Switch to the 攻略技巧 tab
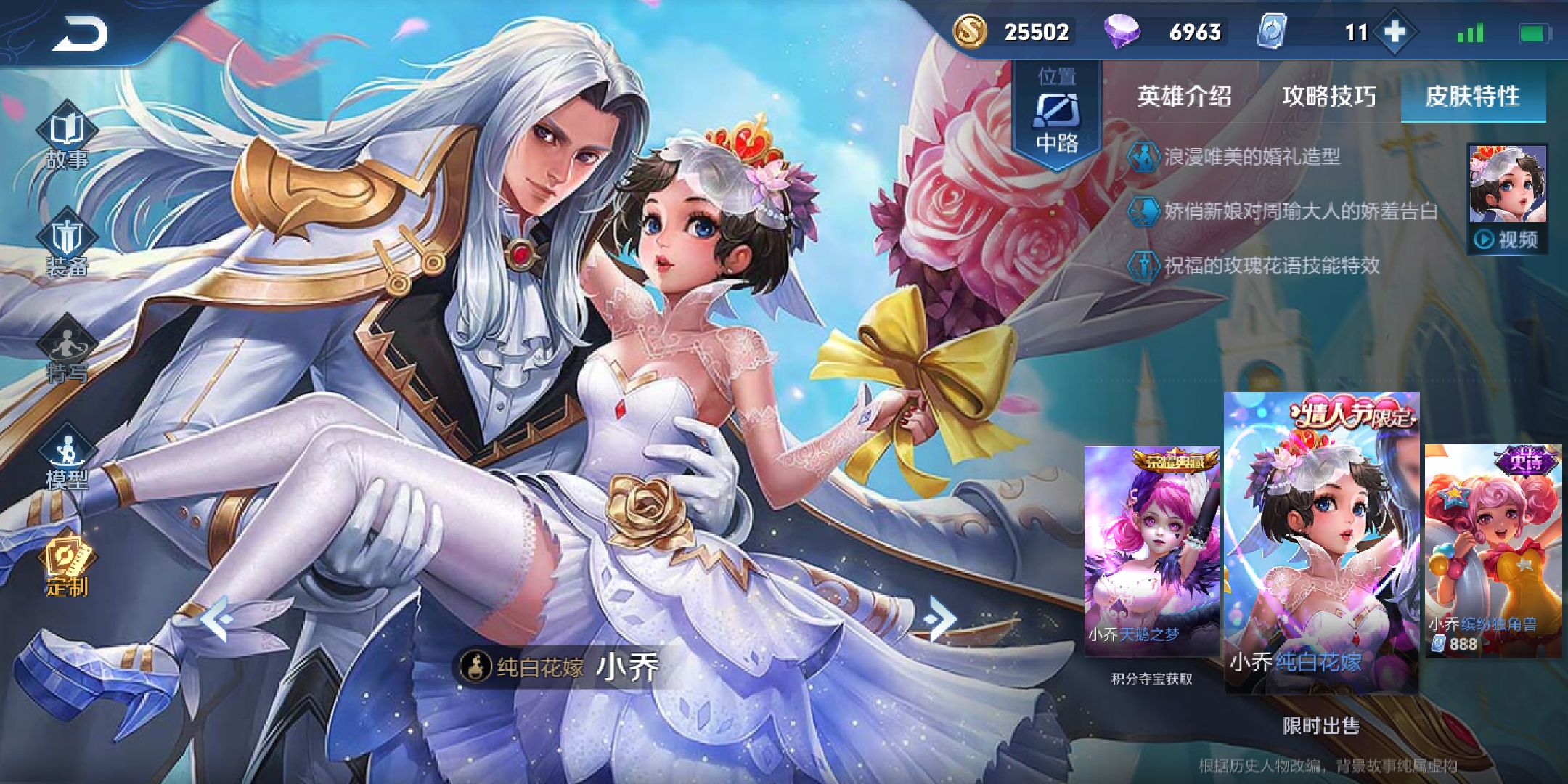The width and height of the screenshot is (1568, 784). pyautogui.click(x=1328, y=96)
